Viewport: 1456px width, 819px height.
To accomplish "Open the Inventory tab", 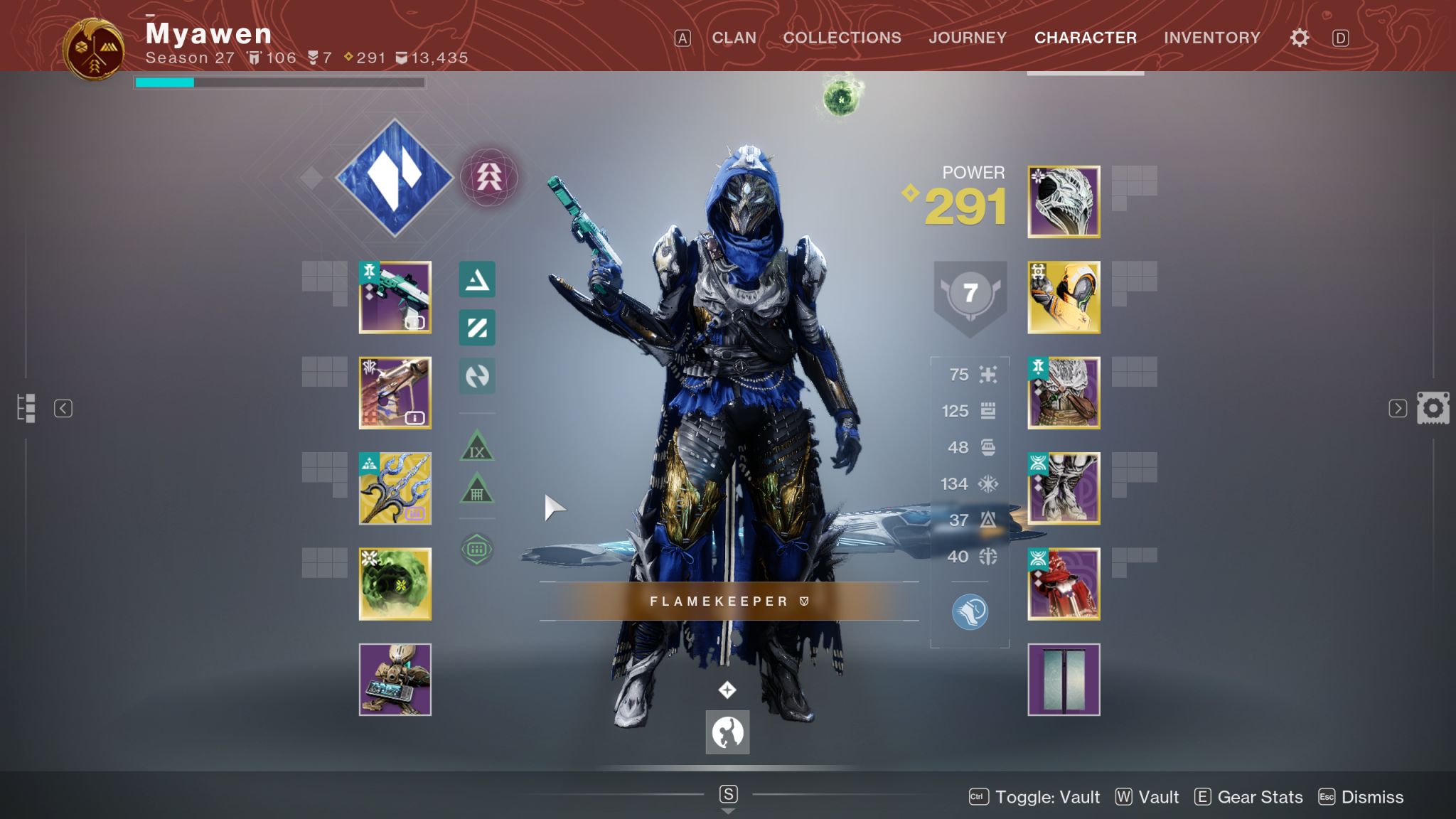I will click(1211, 38).
